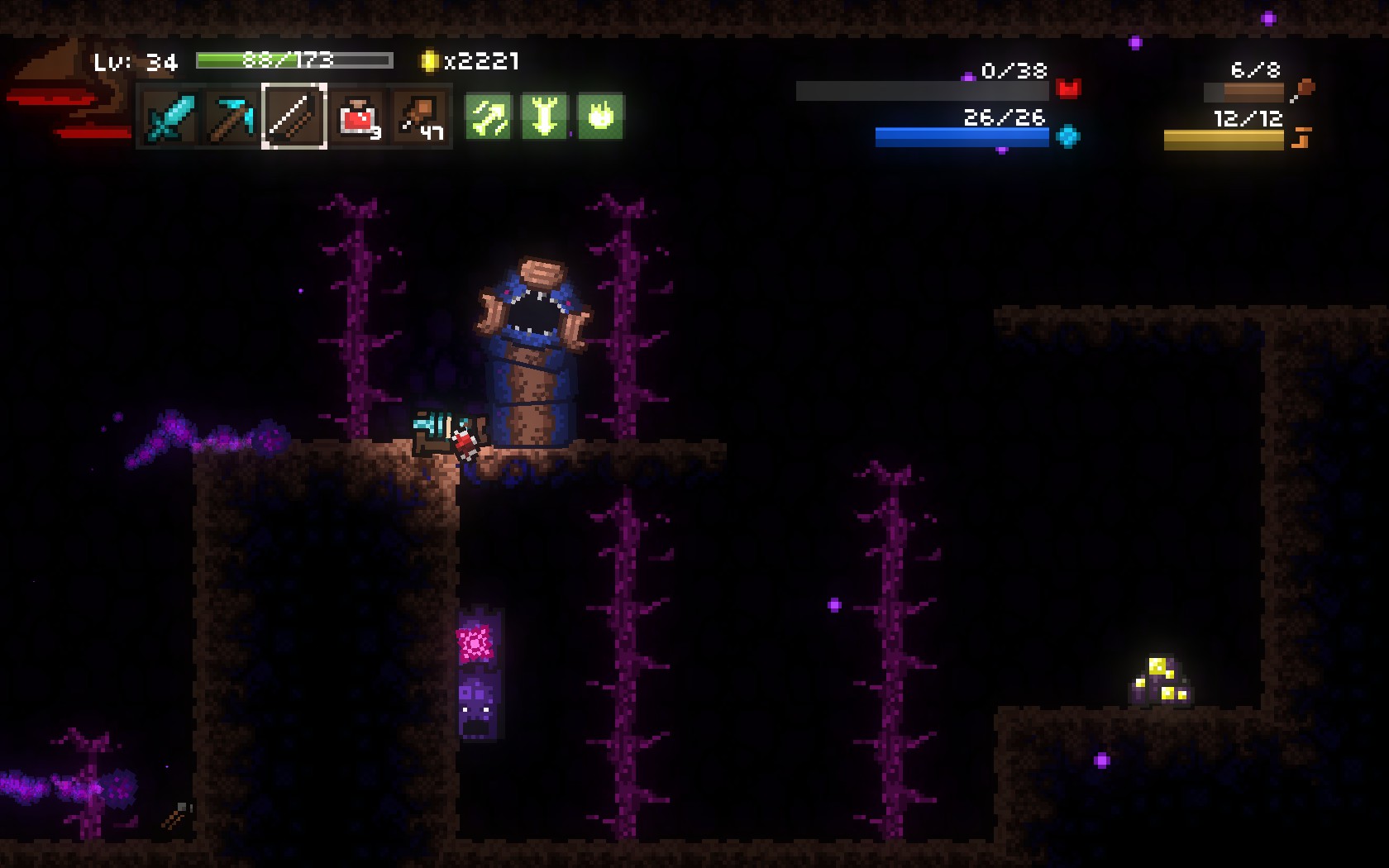Image resolution: width=1389 pixels, height=868 pixels.
Task: Choose the bow hotbar slot
Action: (294, 117)
